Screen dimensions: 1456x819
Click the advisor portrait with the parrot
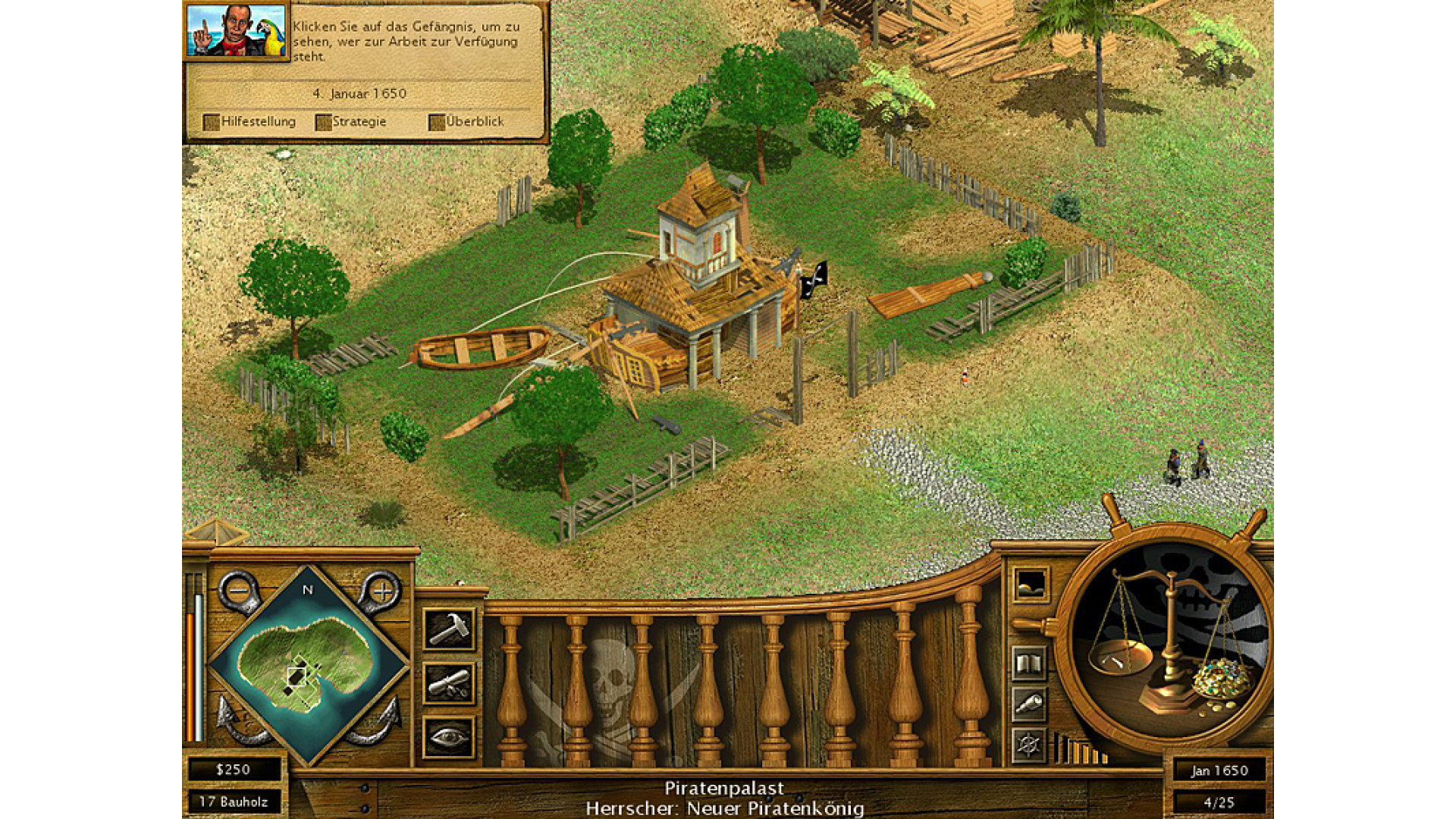tap(237, 31)
